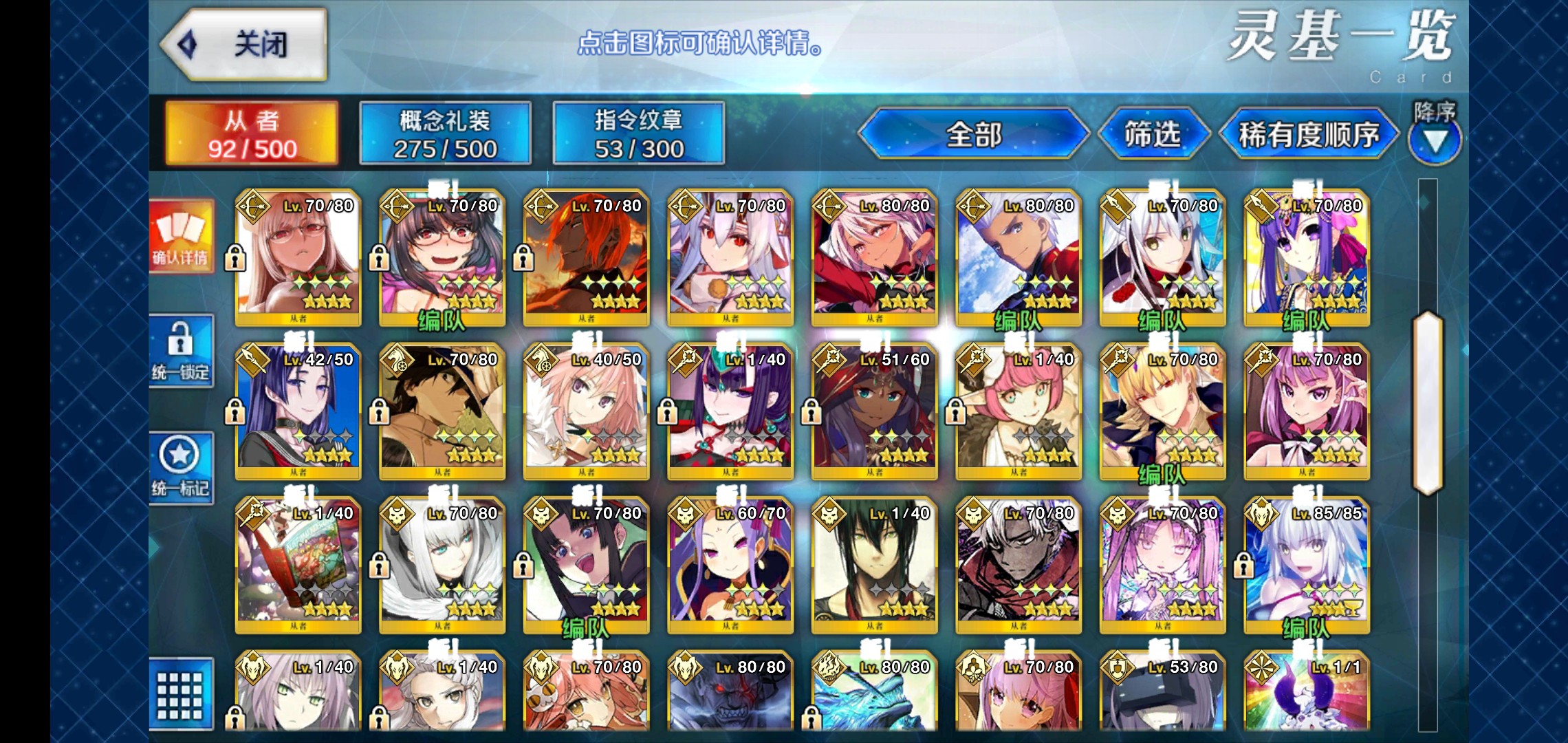Select the red-haired archer silhouetted at sunset

point(586,258)
